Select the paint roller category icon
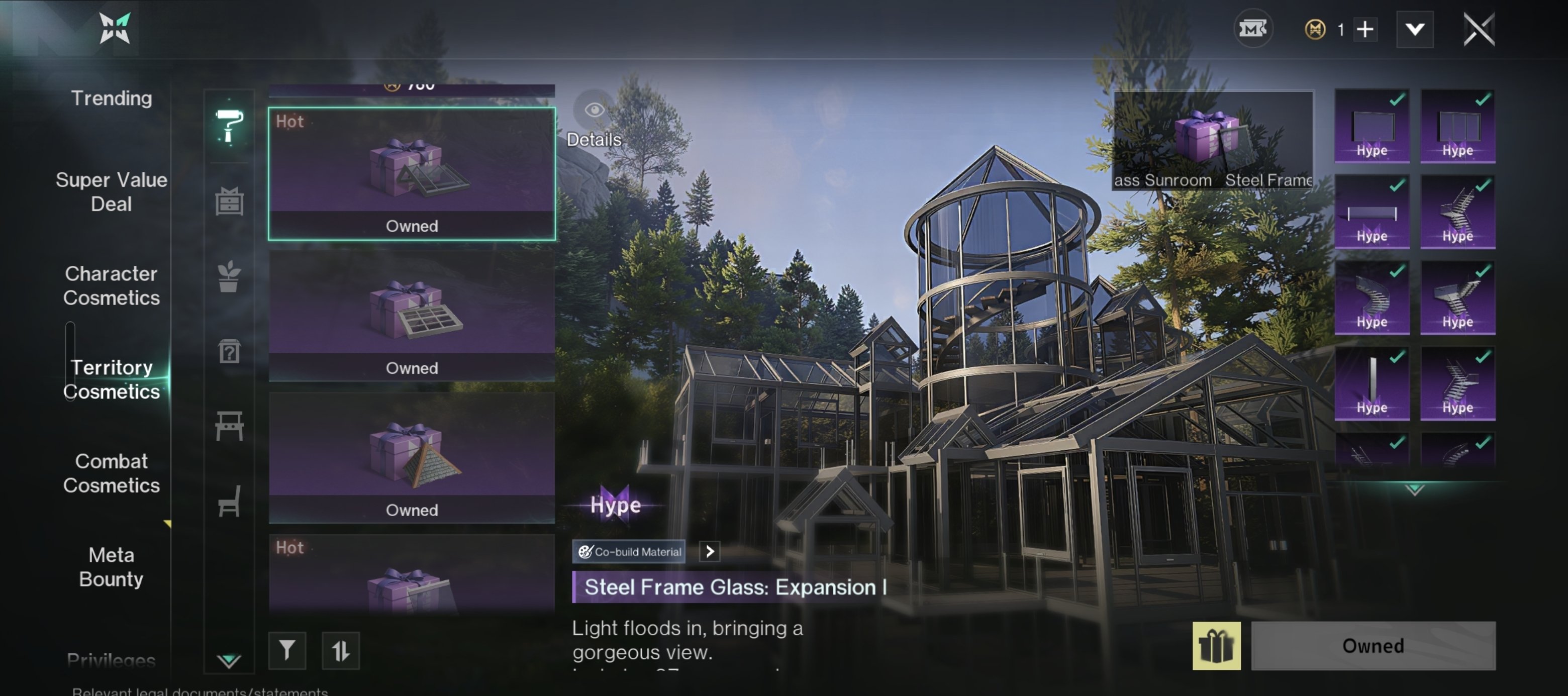The height and width of the screenshot is (696, 1568). pos(230,126)
